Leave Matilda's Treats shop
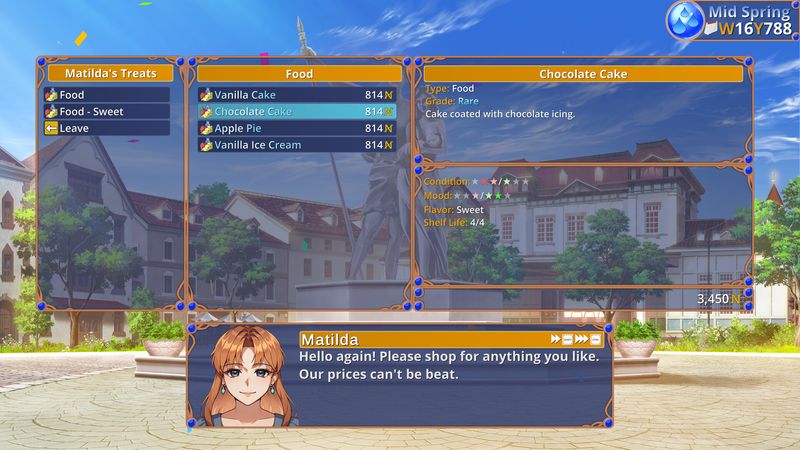The height and width of the screenshot is (450, 800). [x=106, y=128]
